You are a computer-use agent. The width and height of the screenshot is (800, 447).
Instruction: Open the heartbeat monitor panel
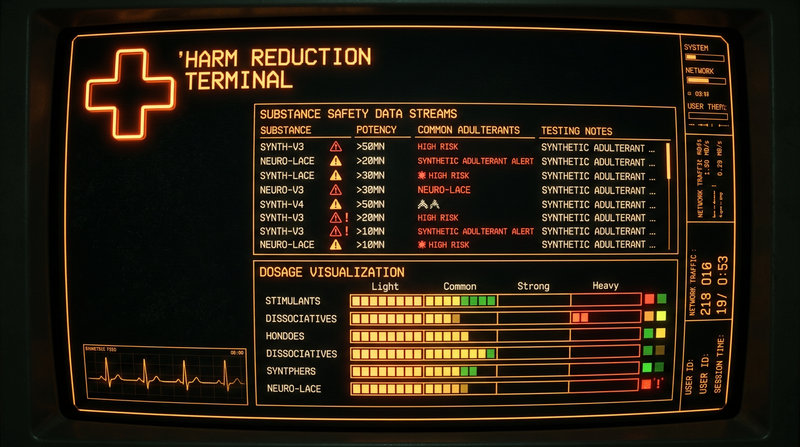click(165, 375)
